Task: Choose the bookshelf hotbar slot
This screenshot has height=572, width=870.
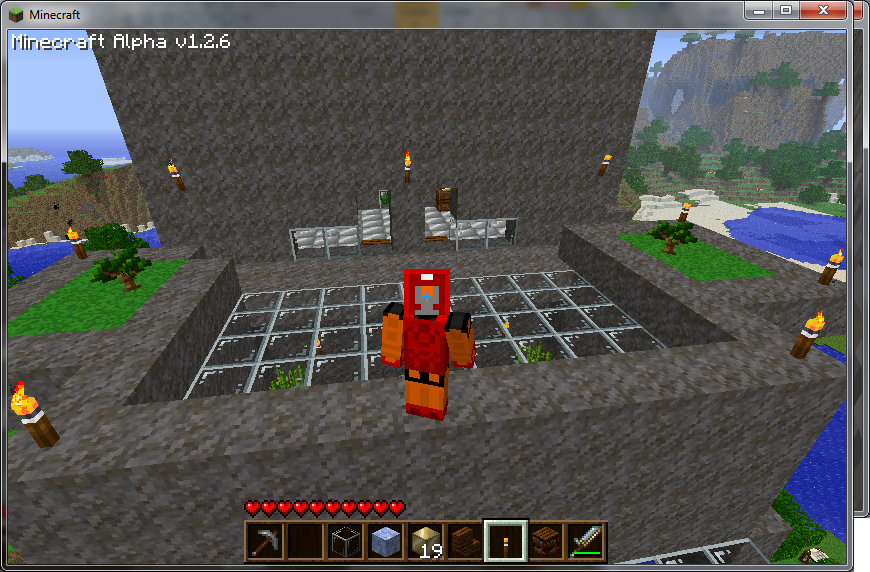Action: (545, 540)
